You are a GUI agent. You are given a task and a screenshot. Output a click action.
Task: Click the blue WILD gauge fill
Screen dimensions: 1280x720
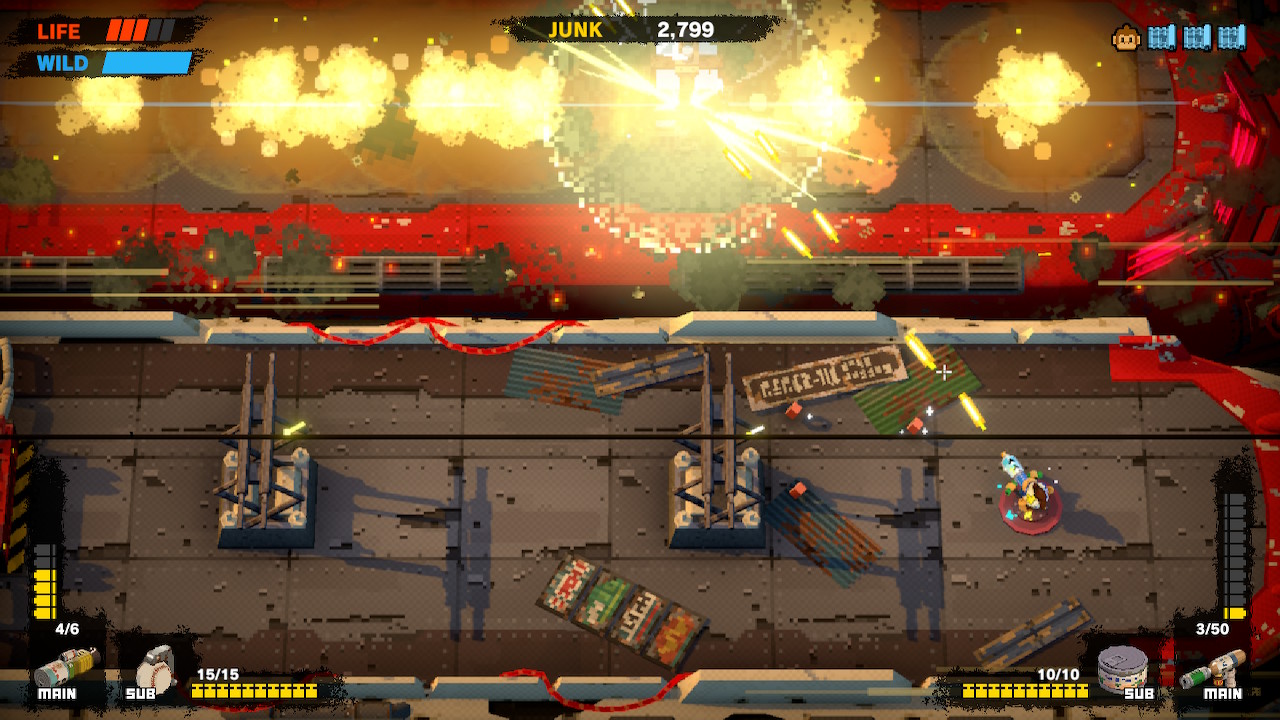(x=145, y=60)
